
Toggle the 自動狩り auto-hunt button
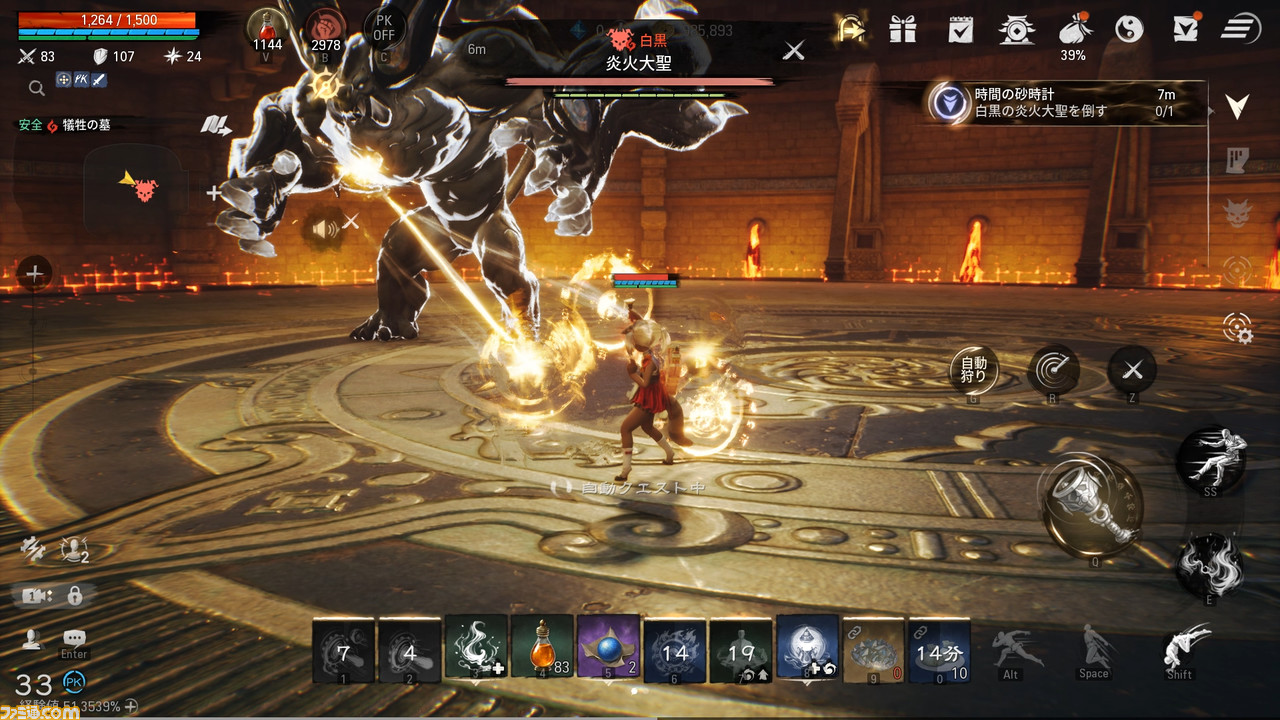coord(973,371)
